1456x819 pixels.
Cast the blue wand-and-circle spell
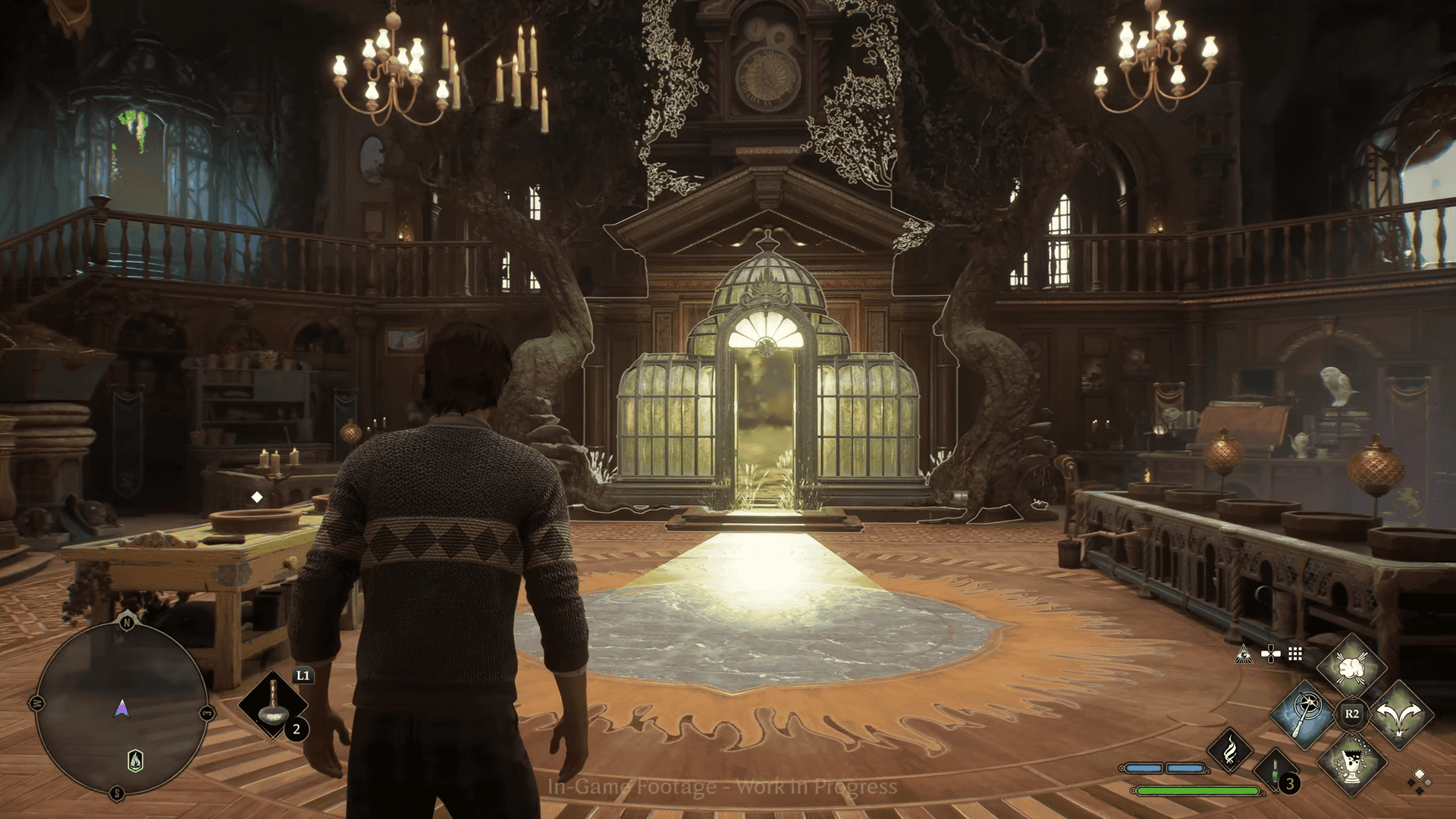point(1304,714)
